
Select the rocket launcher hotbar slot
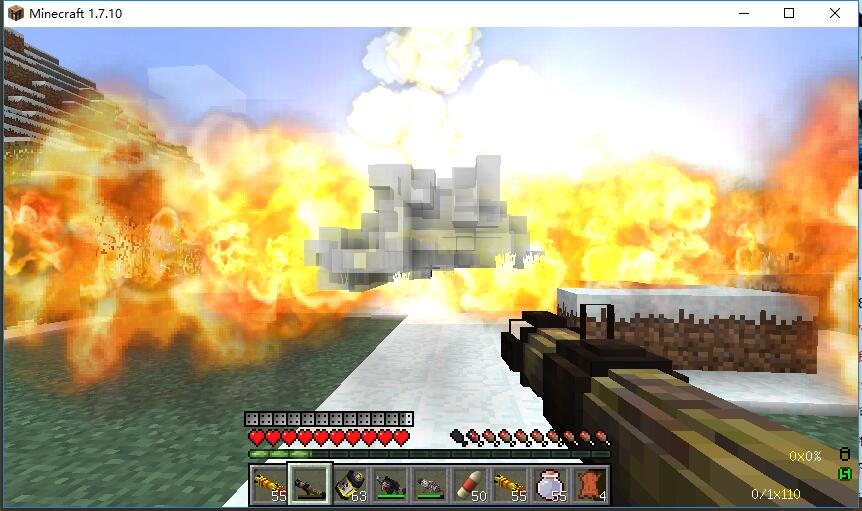[x=309, y=485]
